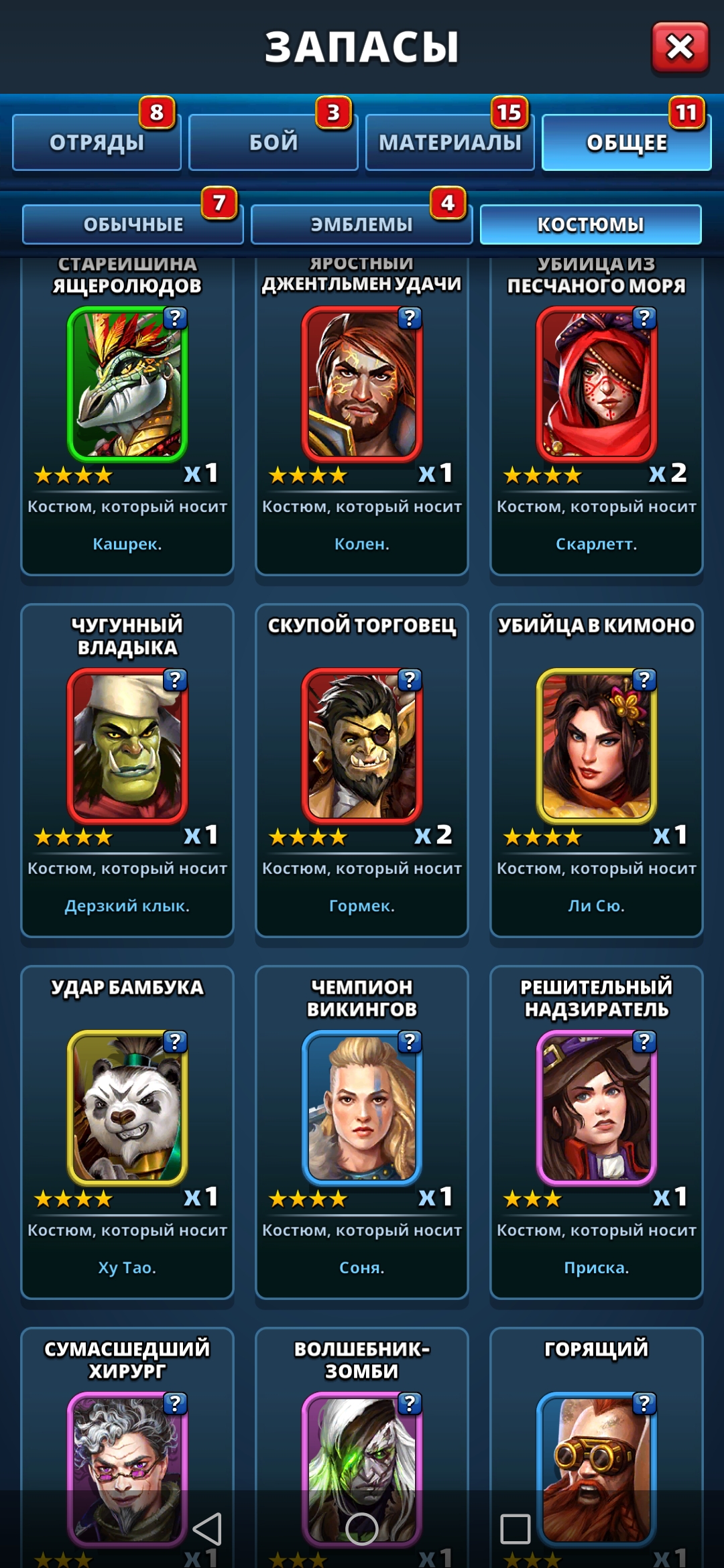The image size is (724, 1568).
Task: Select the Костюмы sub-tab
Action: [x=591, y=224]
